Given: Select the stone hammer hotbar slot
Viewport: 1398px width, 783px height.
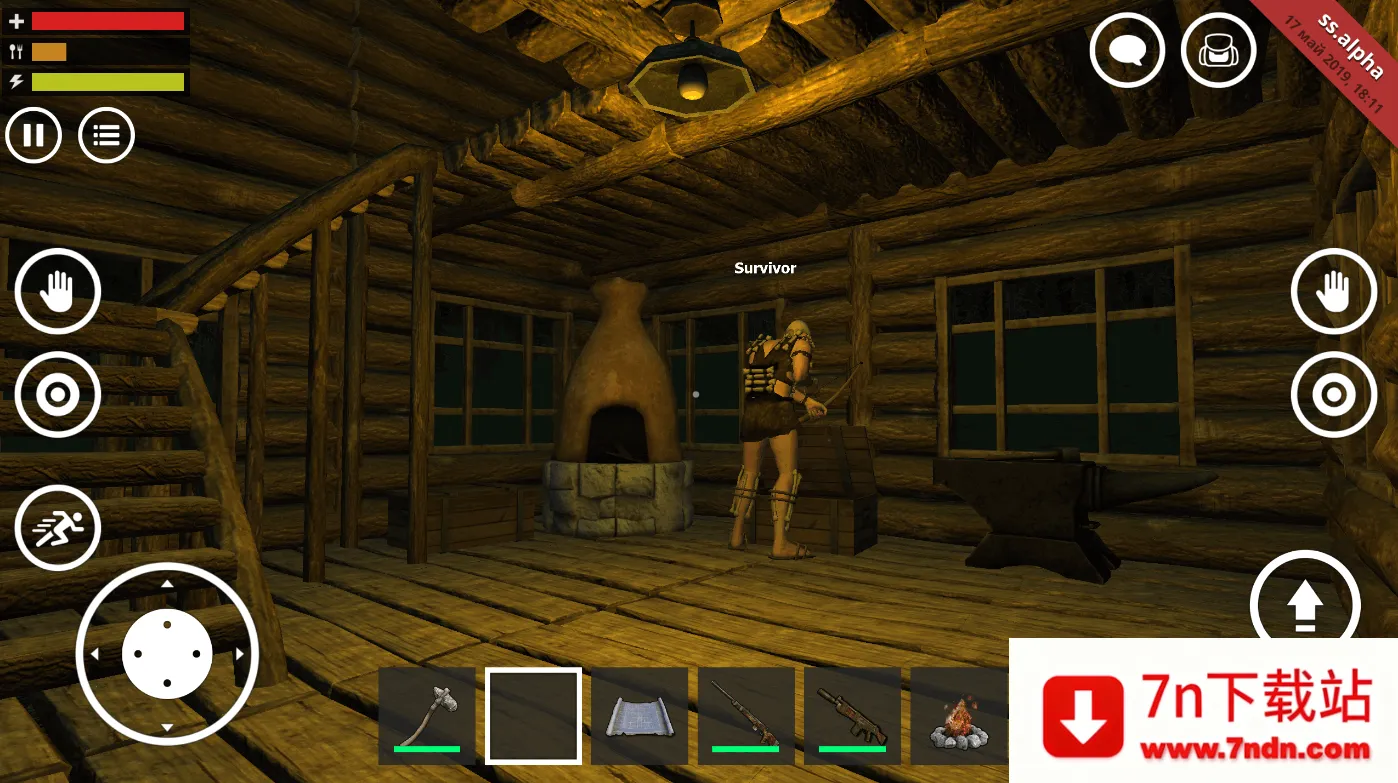Looking at the screenshot, I should (427, 715).
